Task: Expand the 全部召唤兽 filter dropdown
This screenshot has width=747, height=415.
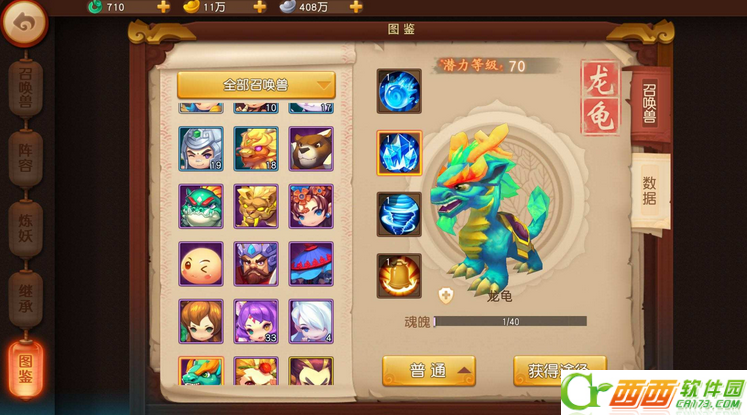Action: click(255, 84)
